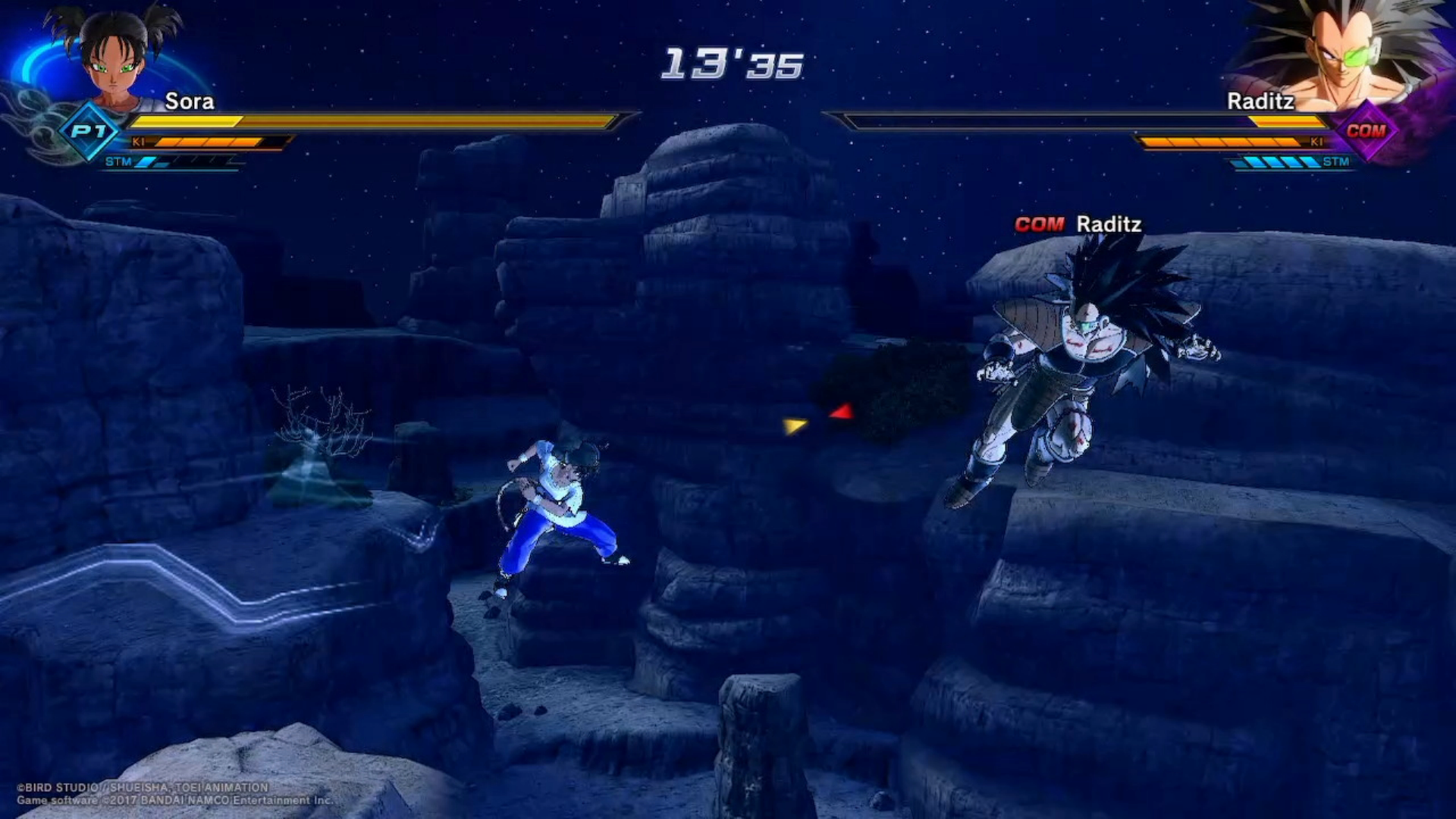Click the purple COM badge

coord(1366,130)
